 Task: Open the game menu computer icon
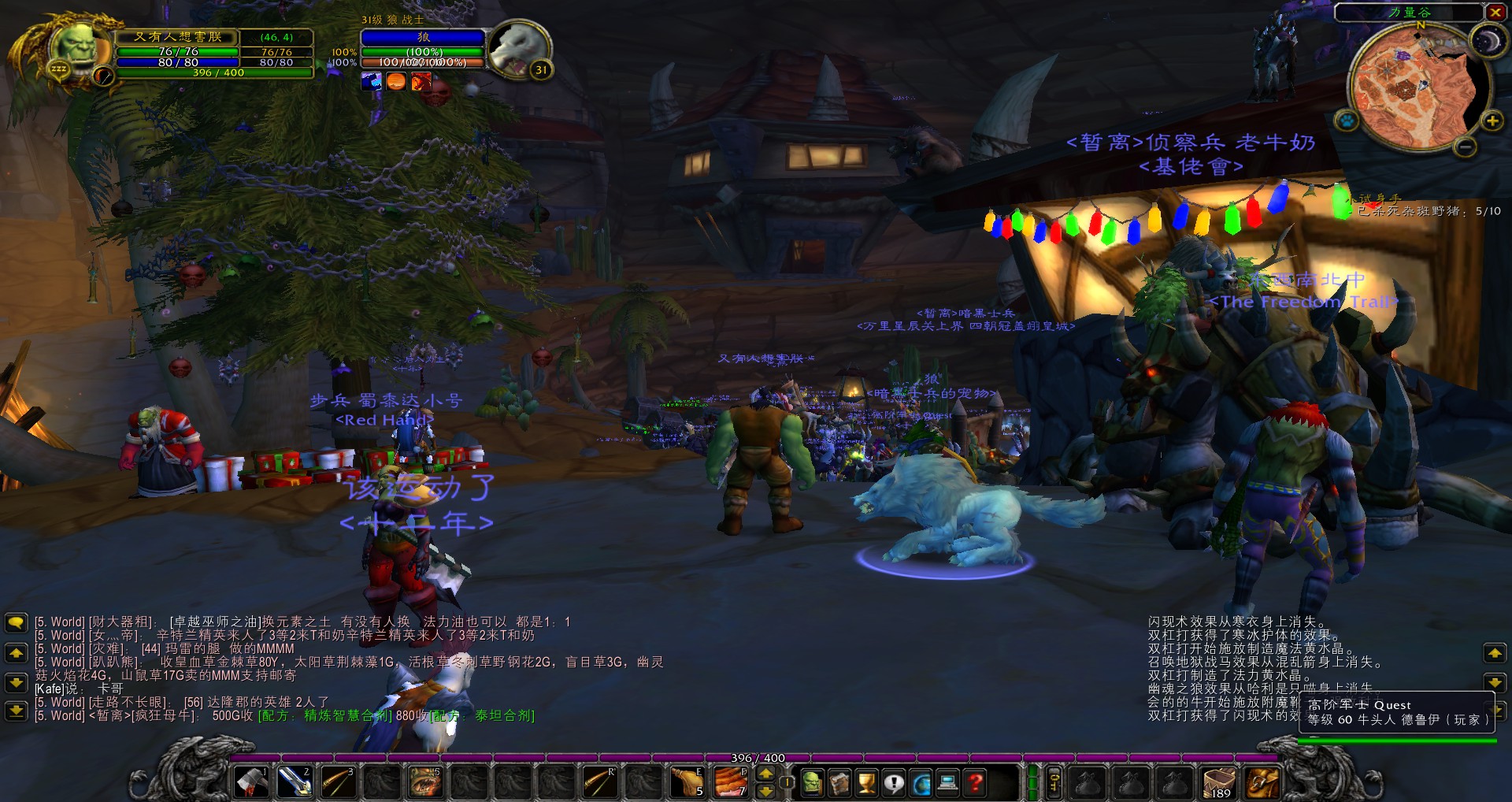pos(947,782)
